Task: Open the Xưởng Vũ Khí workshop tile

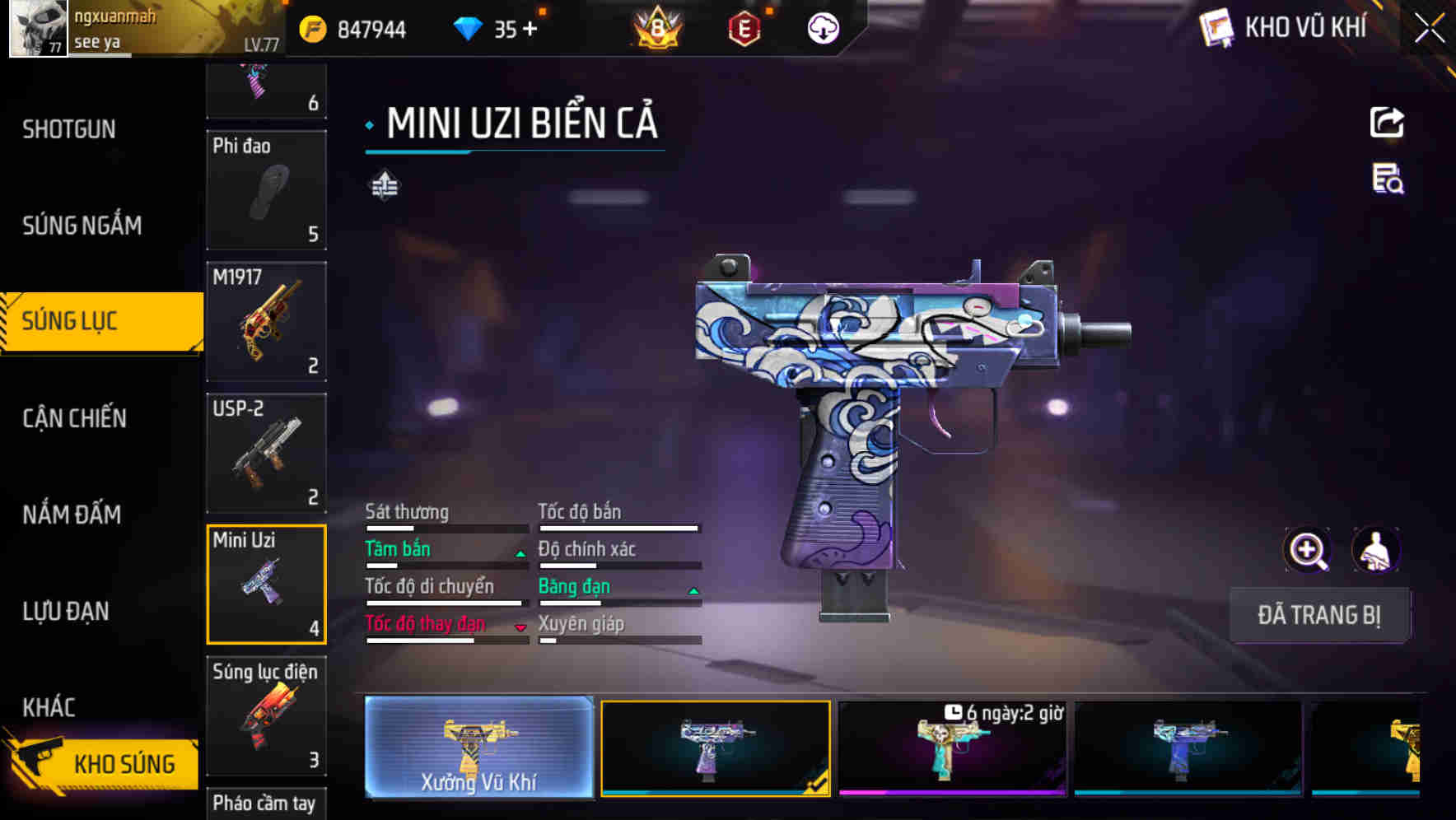Action: pos(478,747)
